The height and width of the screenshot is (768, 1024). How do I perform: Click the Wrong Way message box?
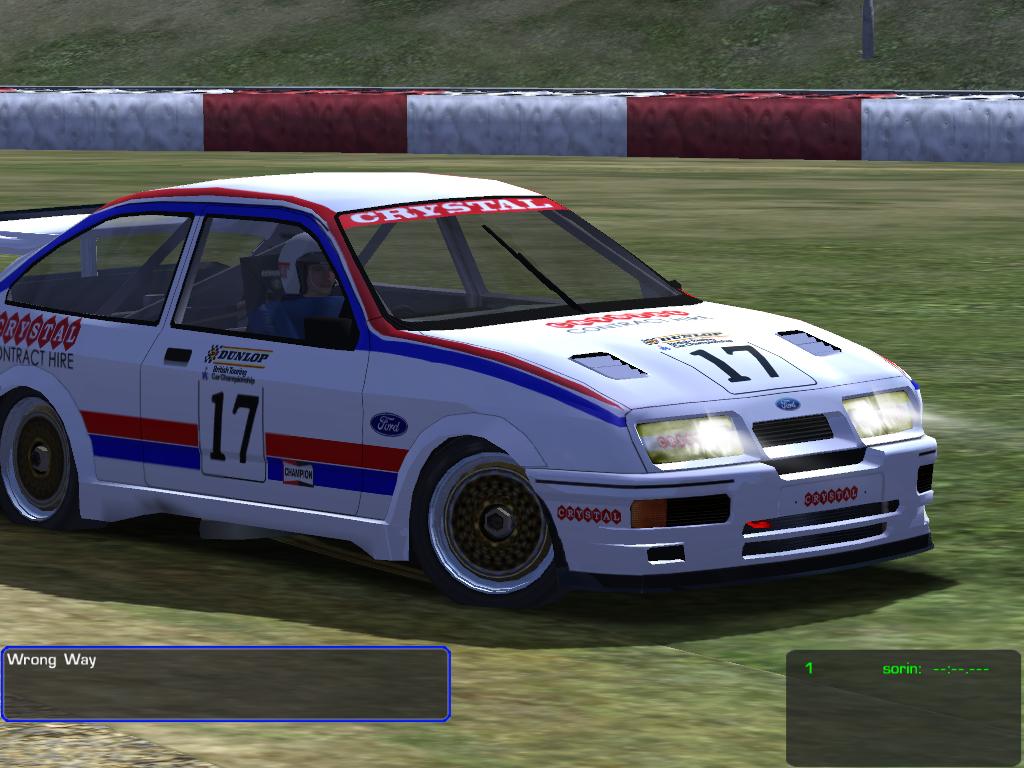point(225,684)
